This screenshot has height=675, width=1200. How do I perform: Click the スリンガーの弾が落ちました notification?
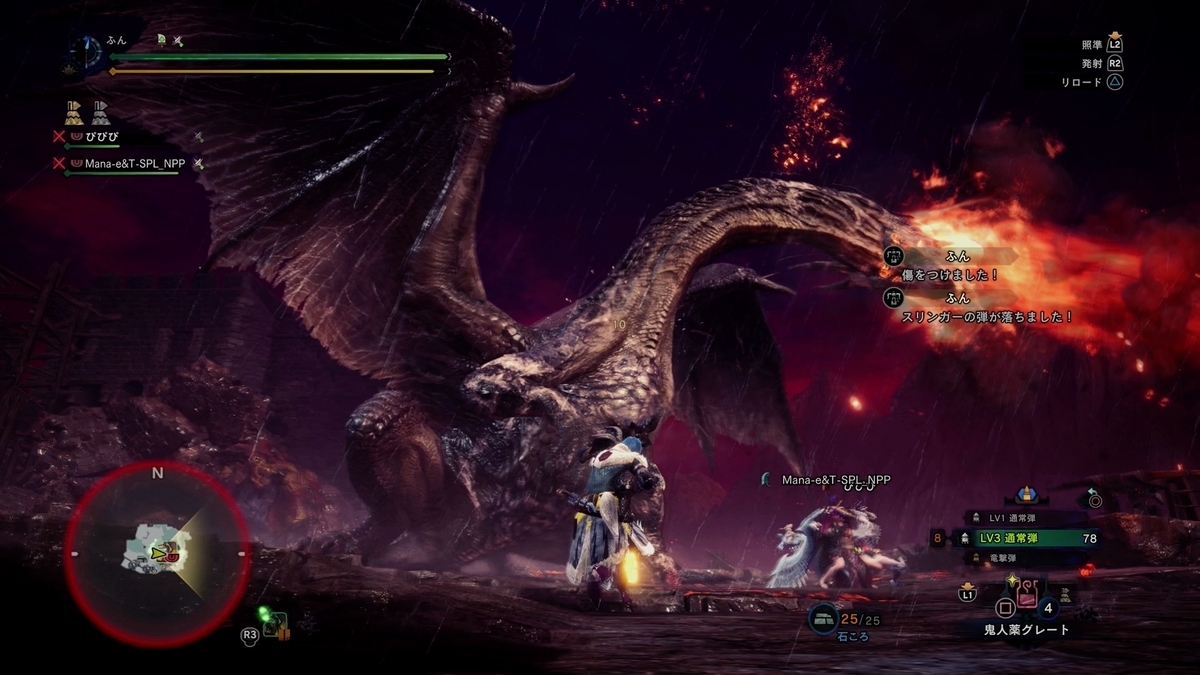[985, 316]
